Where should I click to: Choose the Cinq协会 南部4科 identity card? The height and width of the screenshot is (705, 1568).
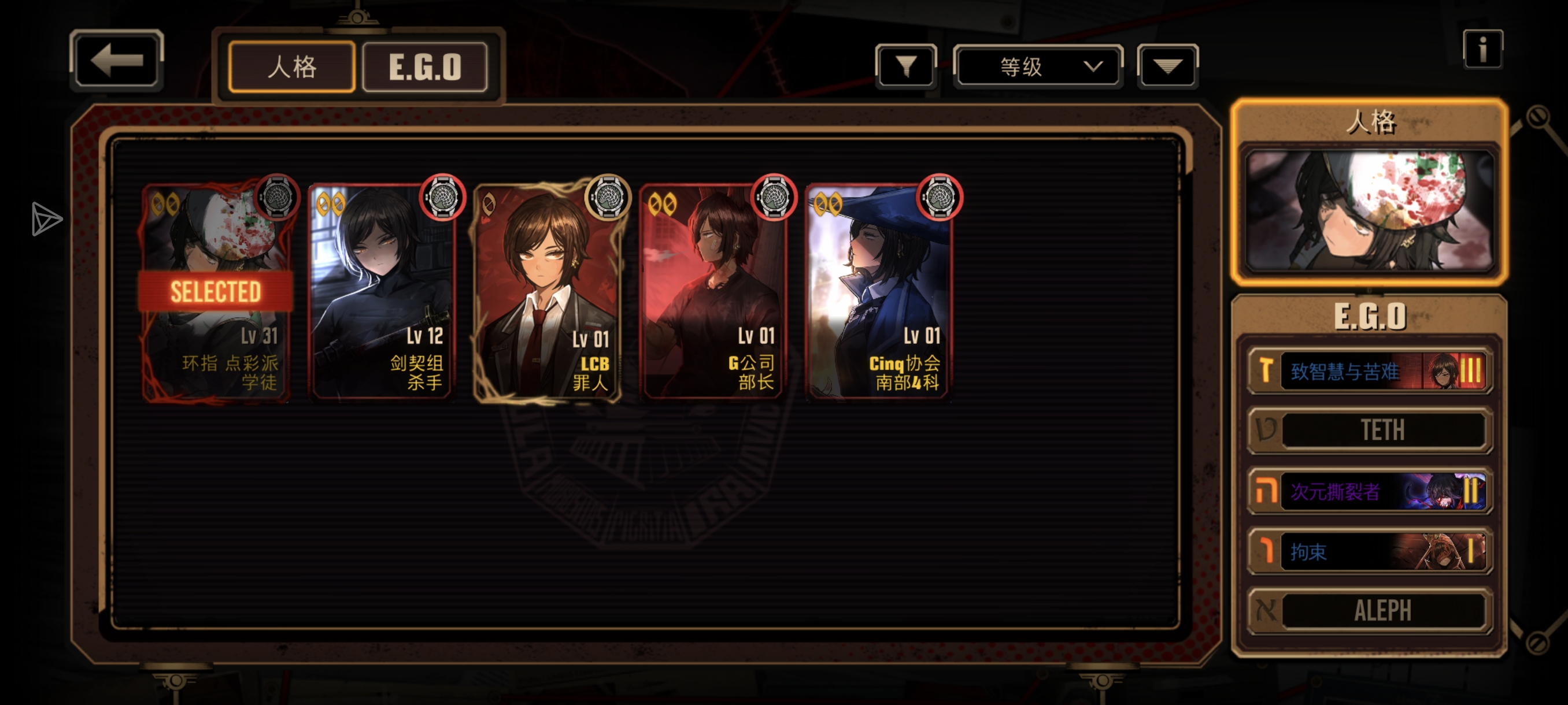(878, 292)
